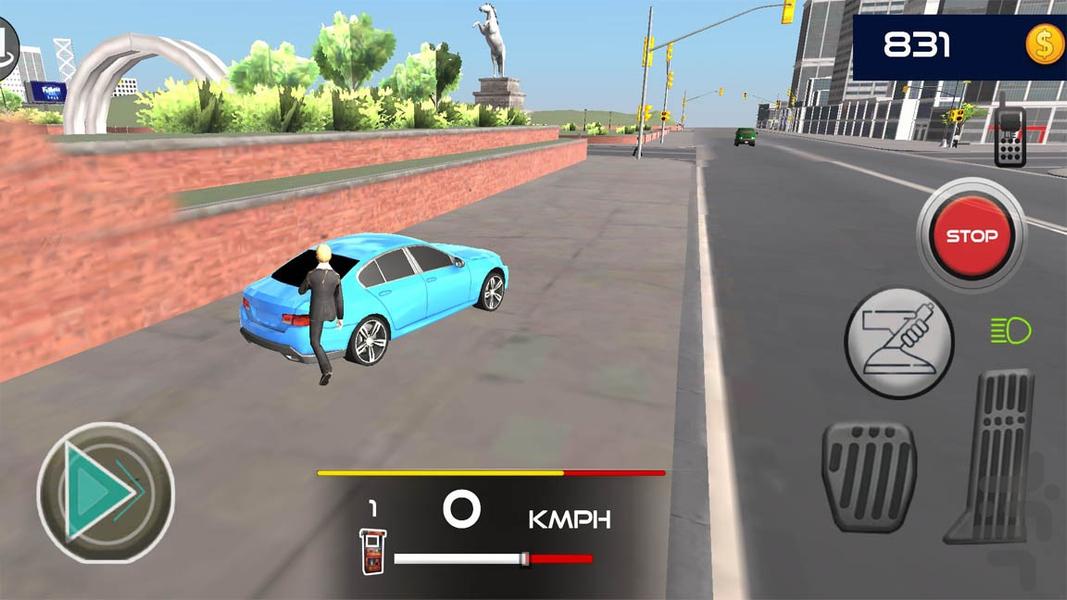Open the coin shop via gold coin
This screenshot has width=1067, height=600.
[x=1045, y=45]
